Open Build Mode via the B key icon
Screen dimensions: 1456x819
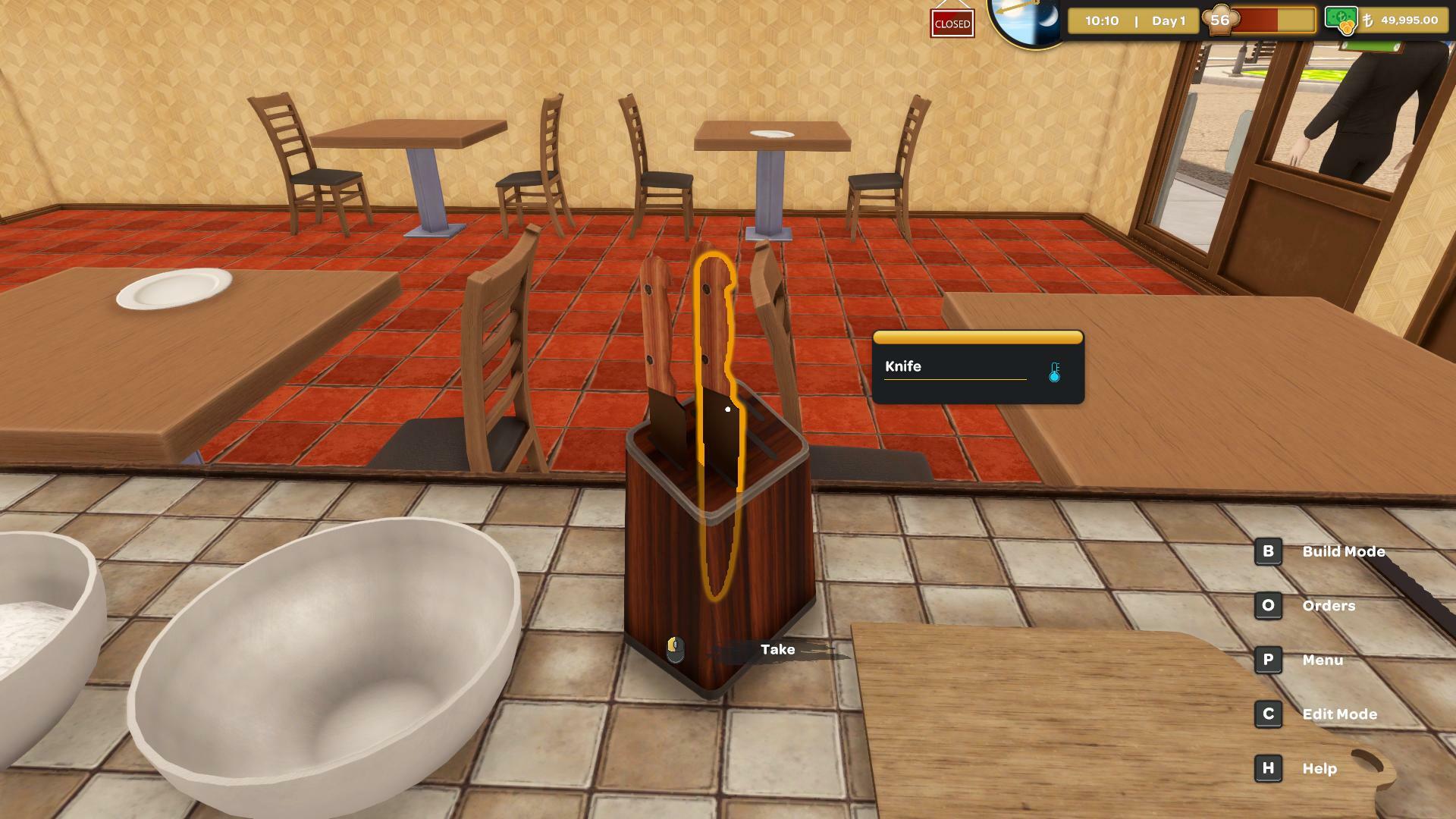(x=1267, y=551)
